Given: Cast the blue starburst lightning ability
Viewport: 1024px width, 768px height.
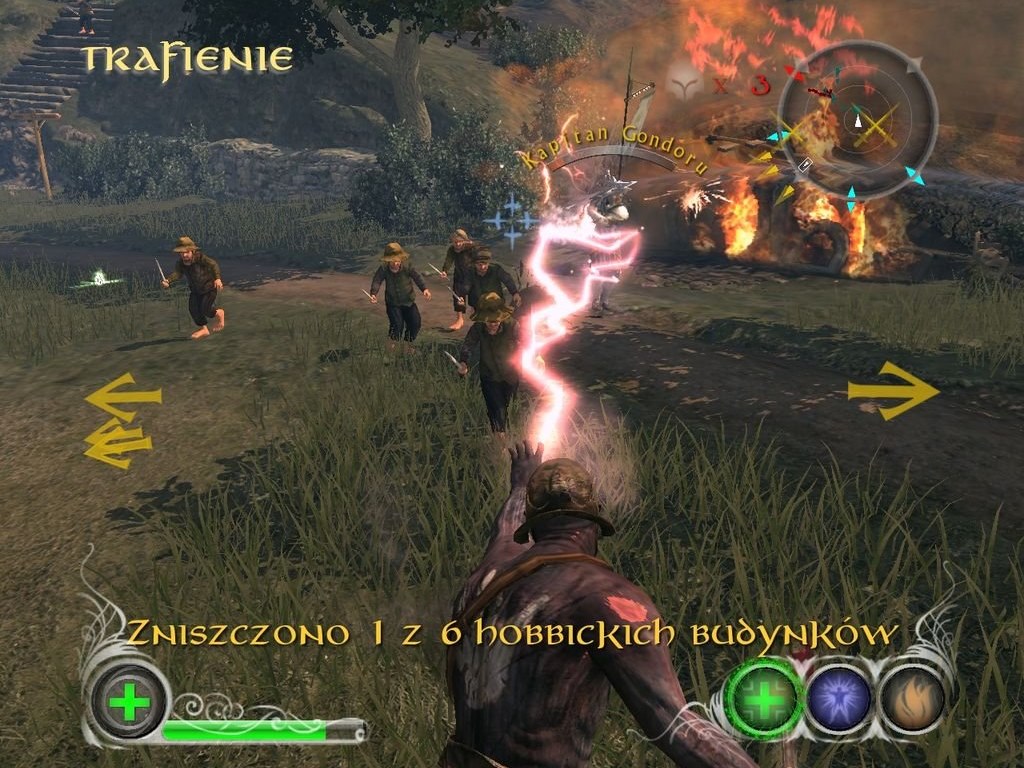Looking at the screenshot, I should 838,697.
